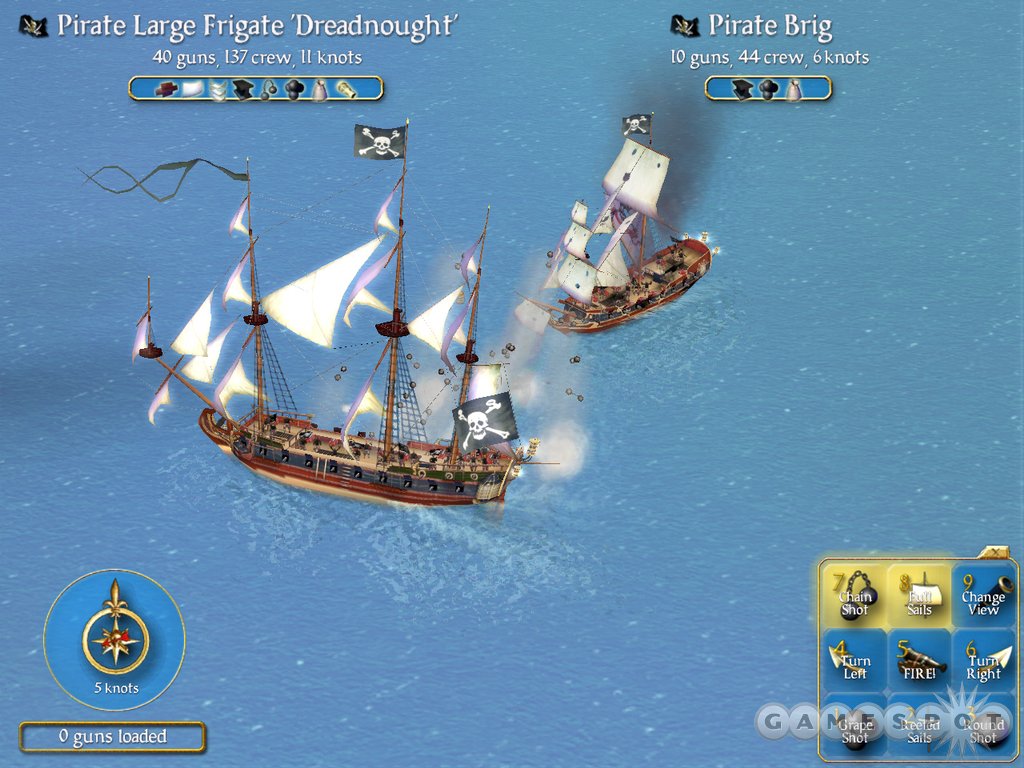The image size is (1024, 768).
Task: Steer the ship with Turn Right
Action: pos(983,660)
